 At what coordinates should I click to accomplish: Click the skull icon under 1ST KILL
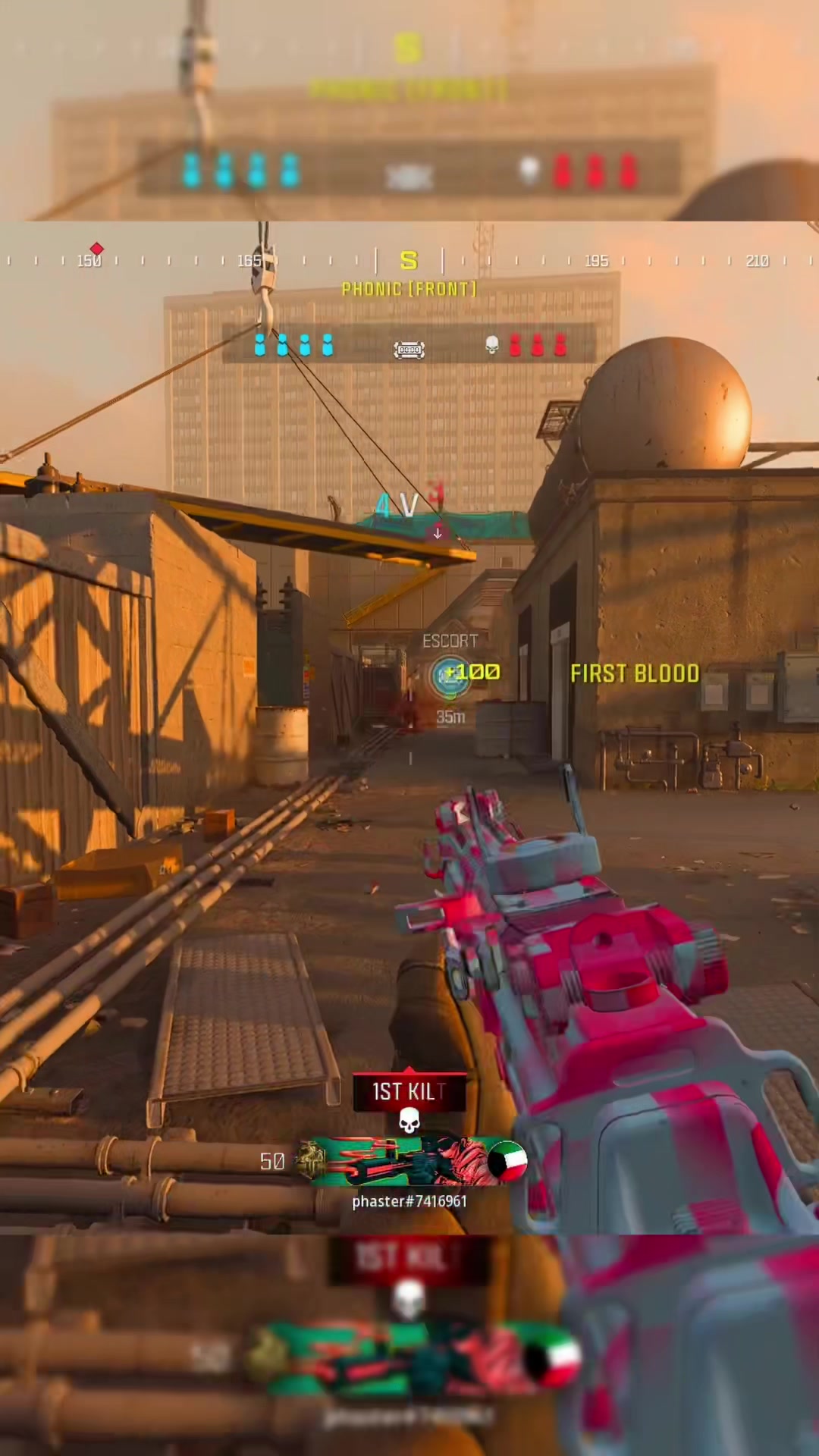(409, 1120)
